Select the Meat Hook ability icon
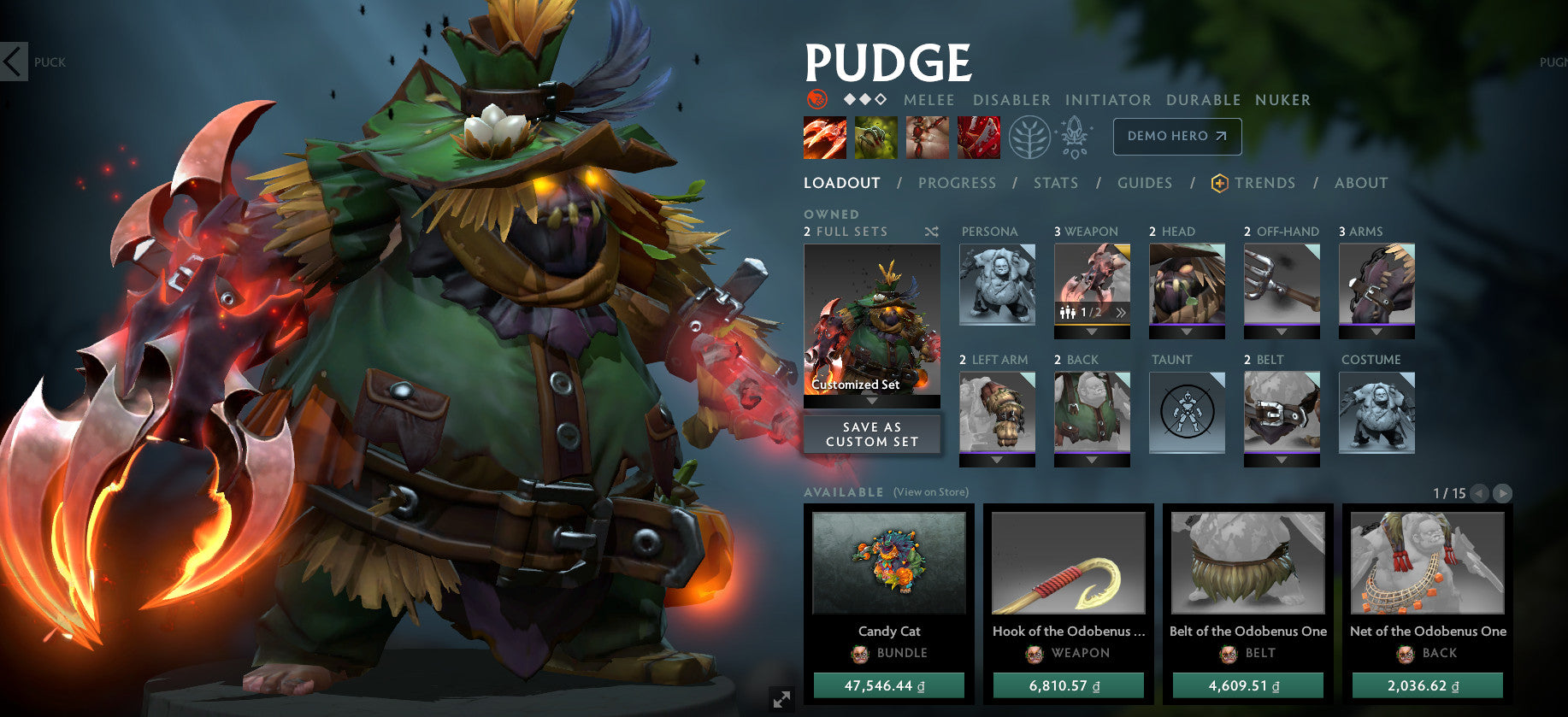1568x717 pixels. click(825, 137)
